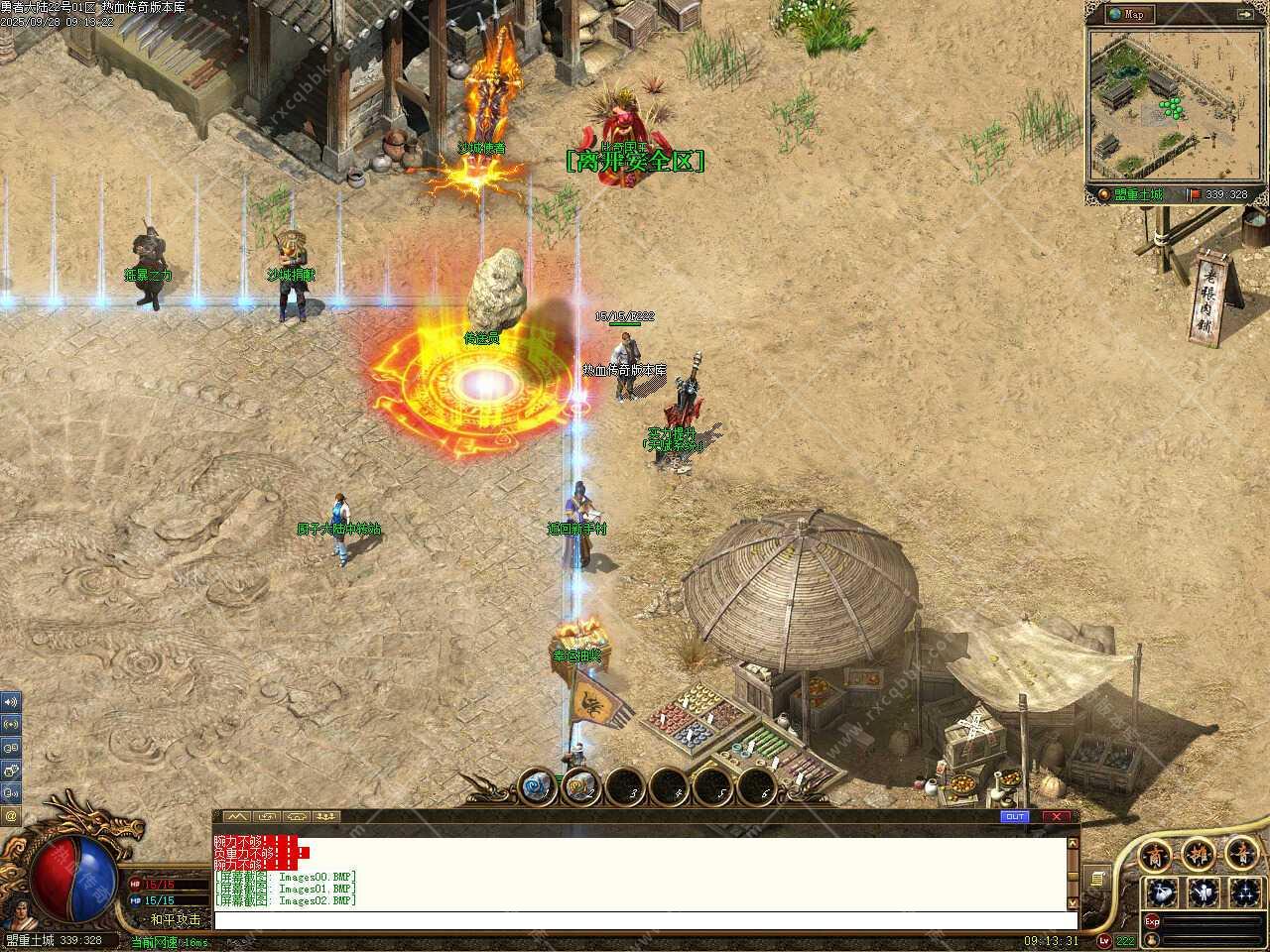Click the yellow paper scroll icon beside chat

coord(1096,879)
